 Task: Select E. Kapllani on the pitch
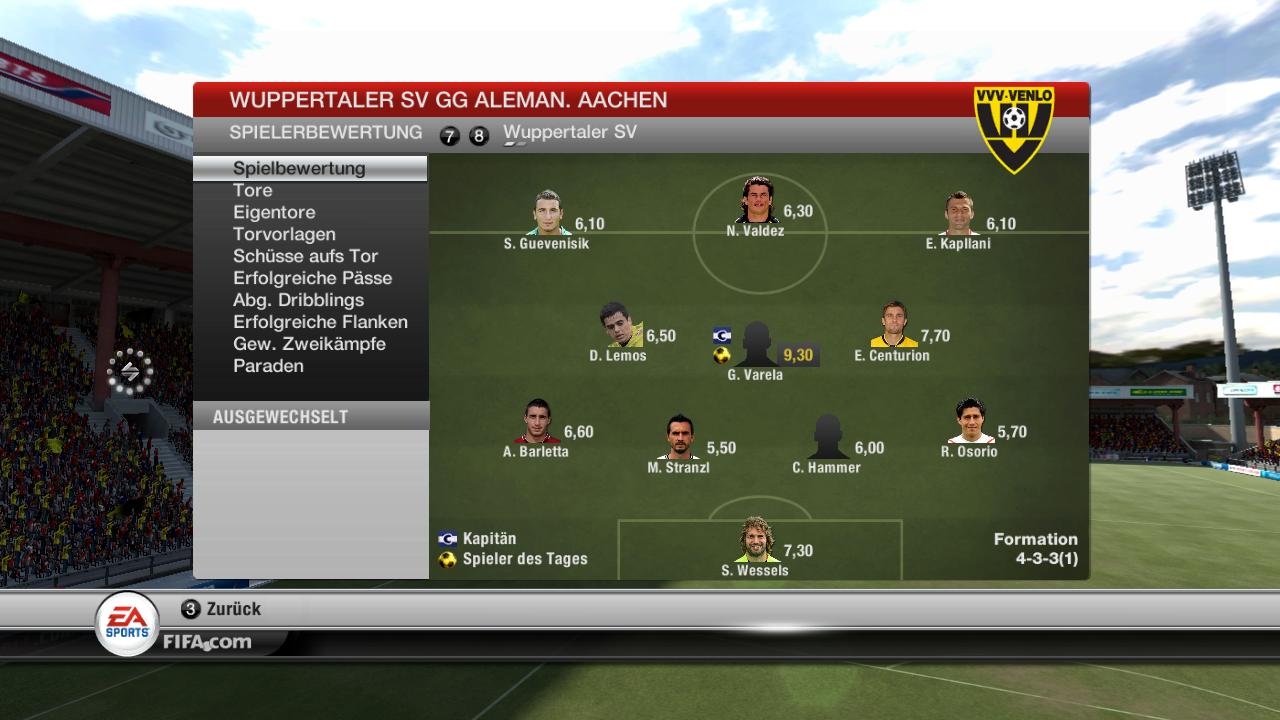[x=958, y=214]
